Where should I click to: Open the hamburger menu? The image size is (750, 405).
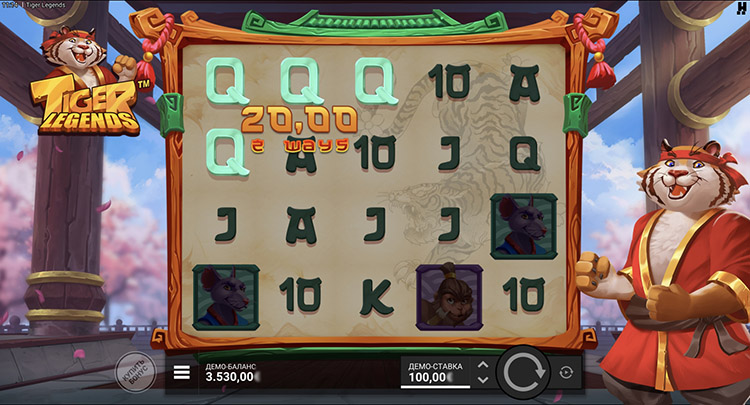point(182,373)
